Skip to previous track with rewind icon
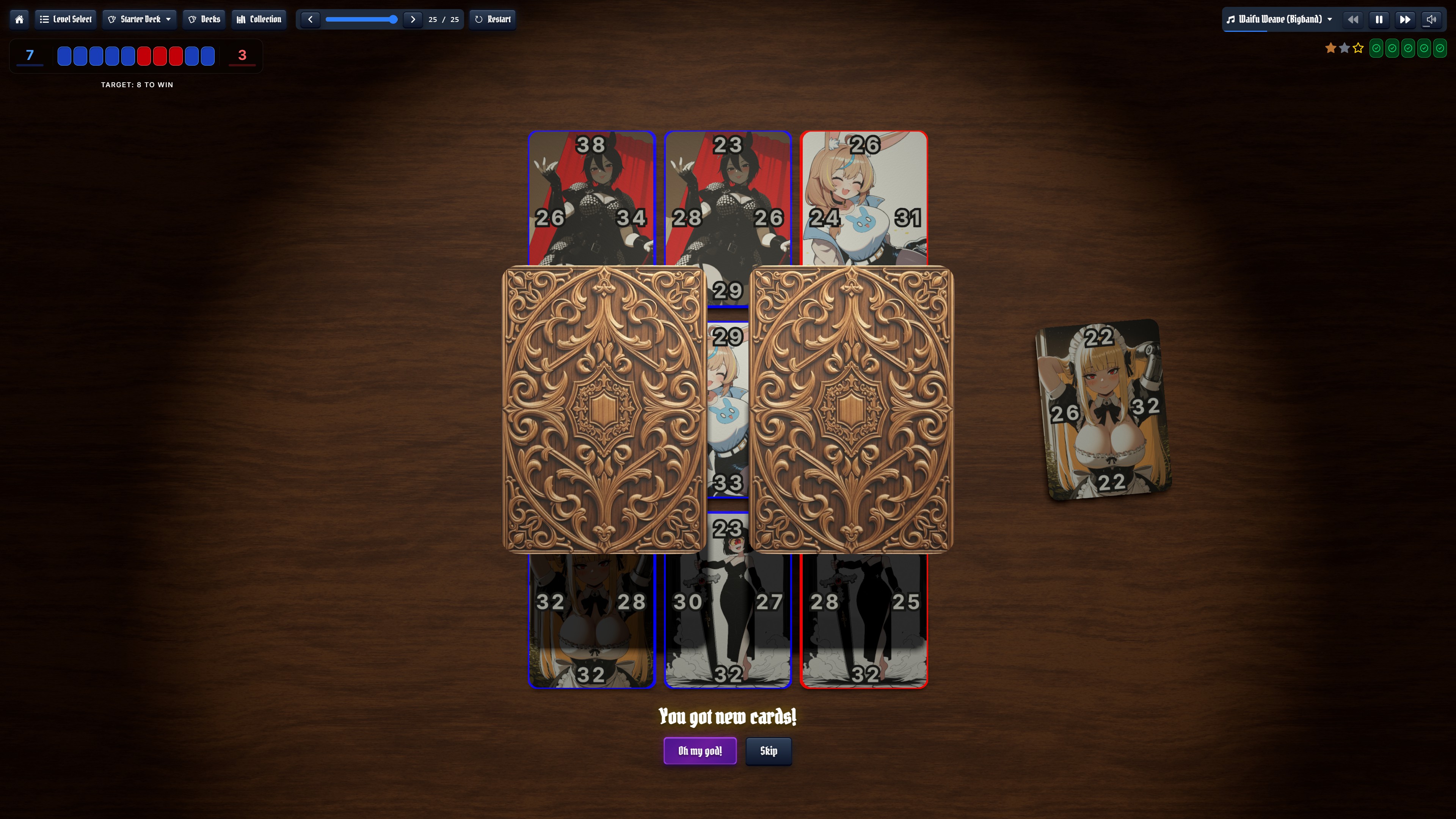Viewport: 1456px width, 819px height. (1352, 19)
